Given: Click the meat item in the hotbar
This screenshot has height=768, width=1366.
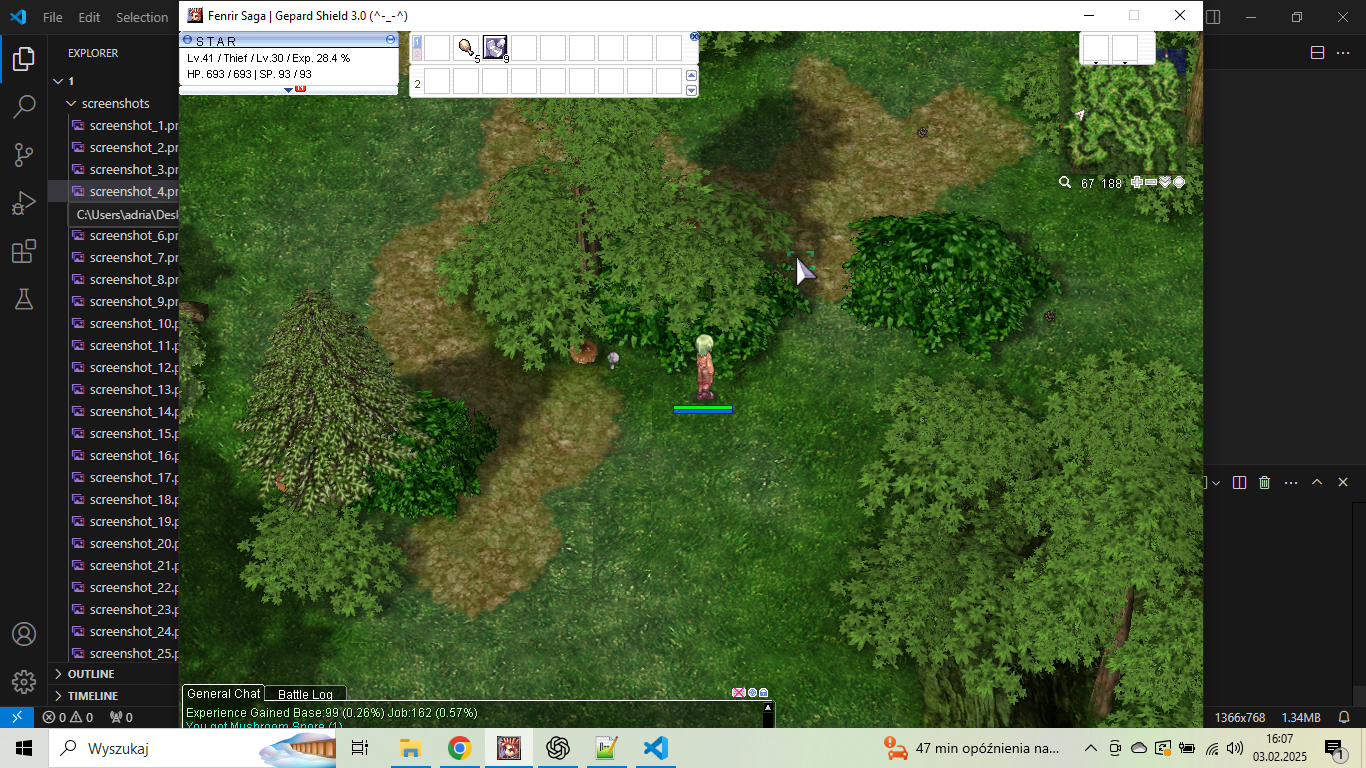Looking at the screenshot, I should click(466, 48).
